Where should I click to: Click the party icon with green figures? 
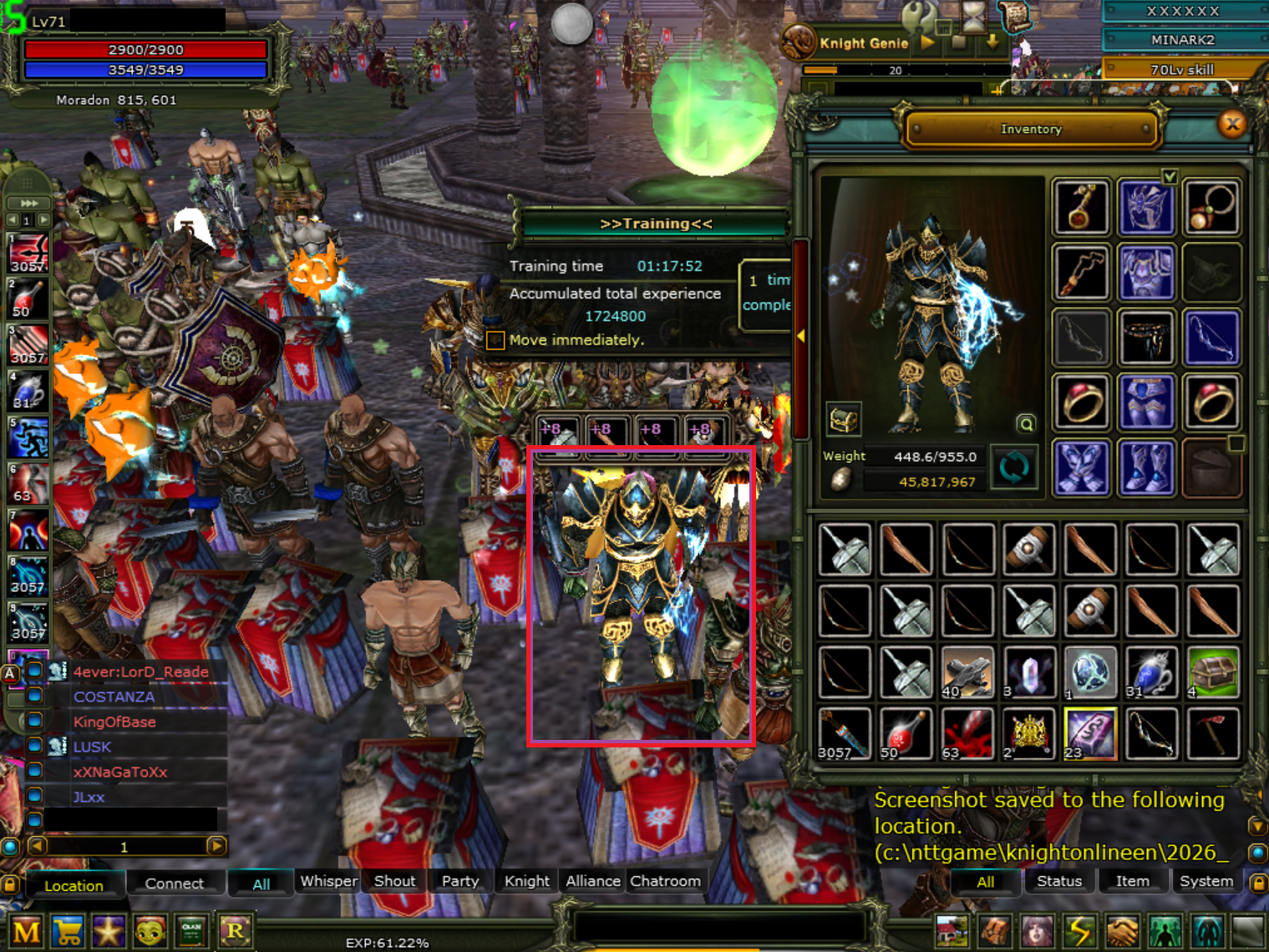pos(1165,929)
